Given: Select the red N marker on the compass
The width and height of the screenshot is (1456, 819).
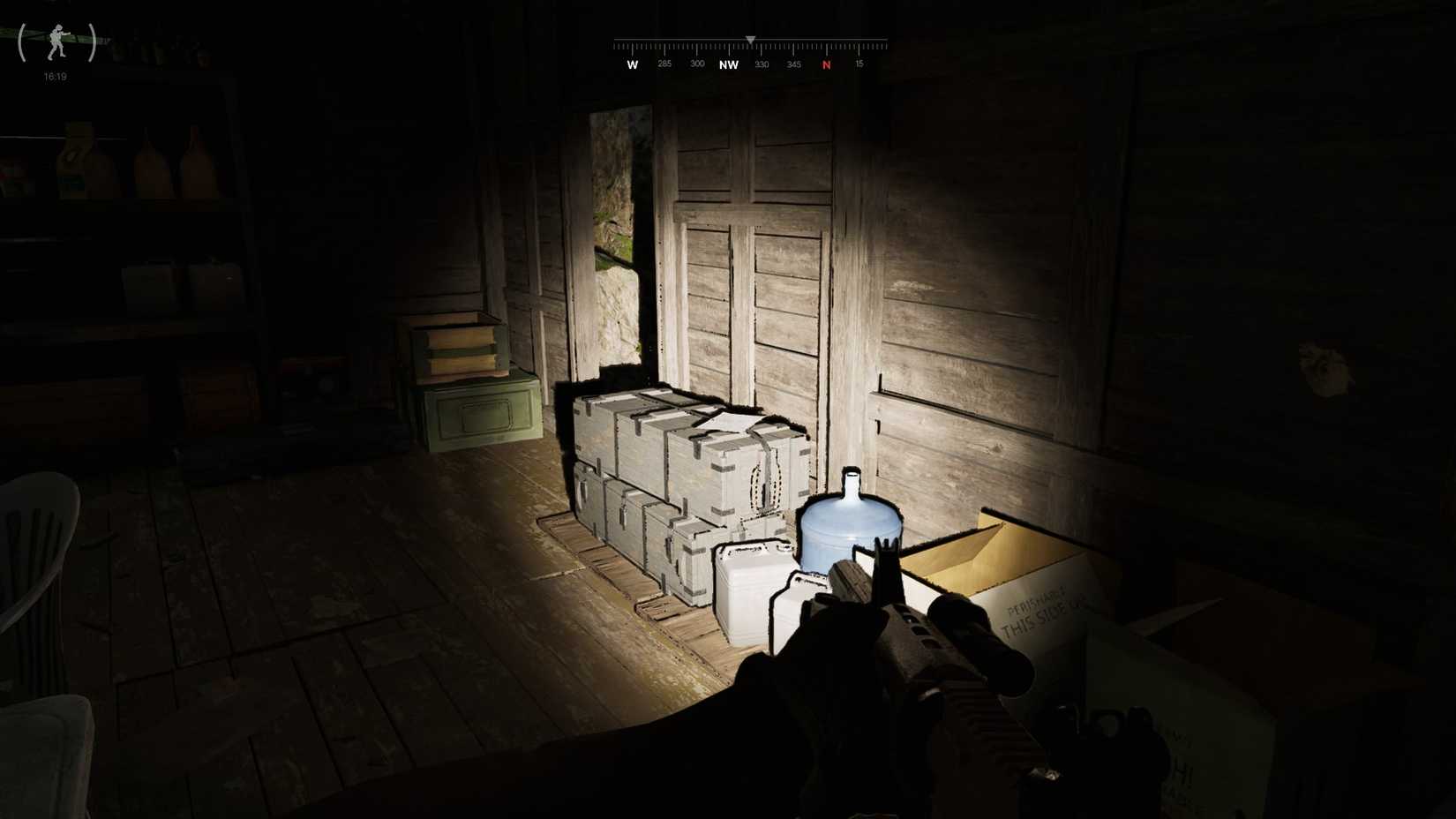Looking at the screenshot, I should [x=826, y=64].
